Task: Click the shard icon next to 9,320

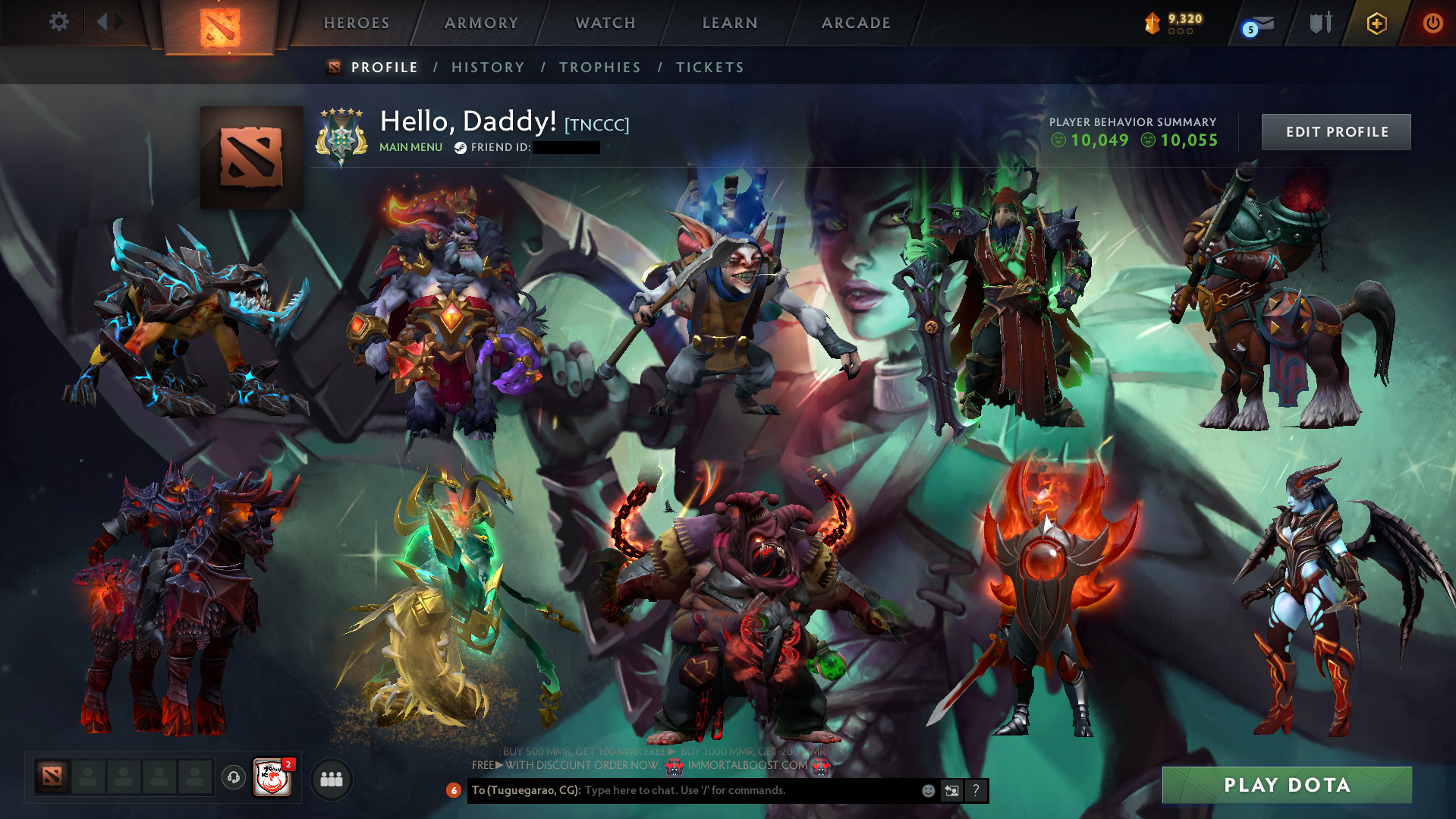Action: click(x=1152, y=23)
